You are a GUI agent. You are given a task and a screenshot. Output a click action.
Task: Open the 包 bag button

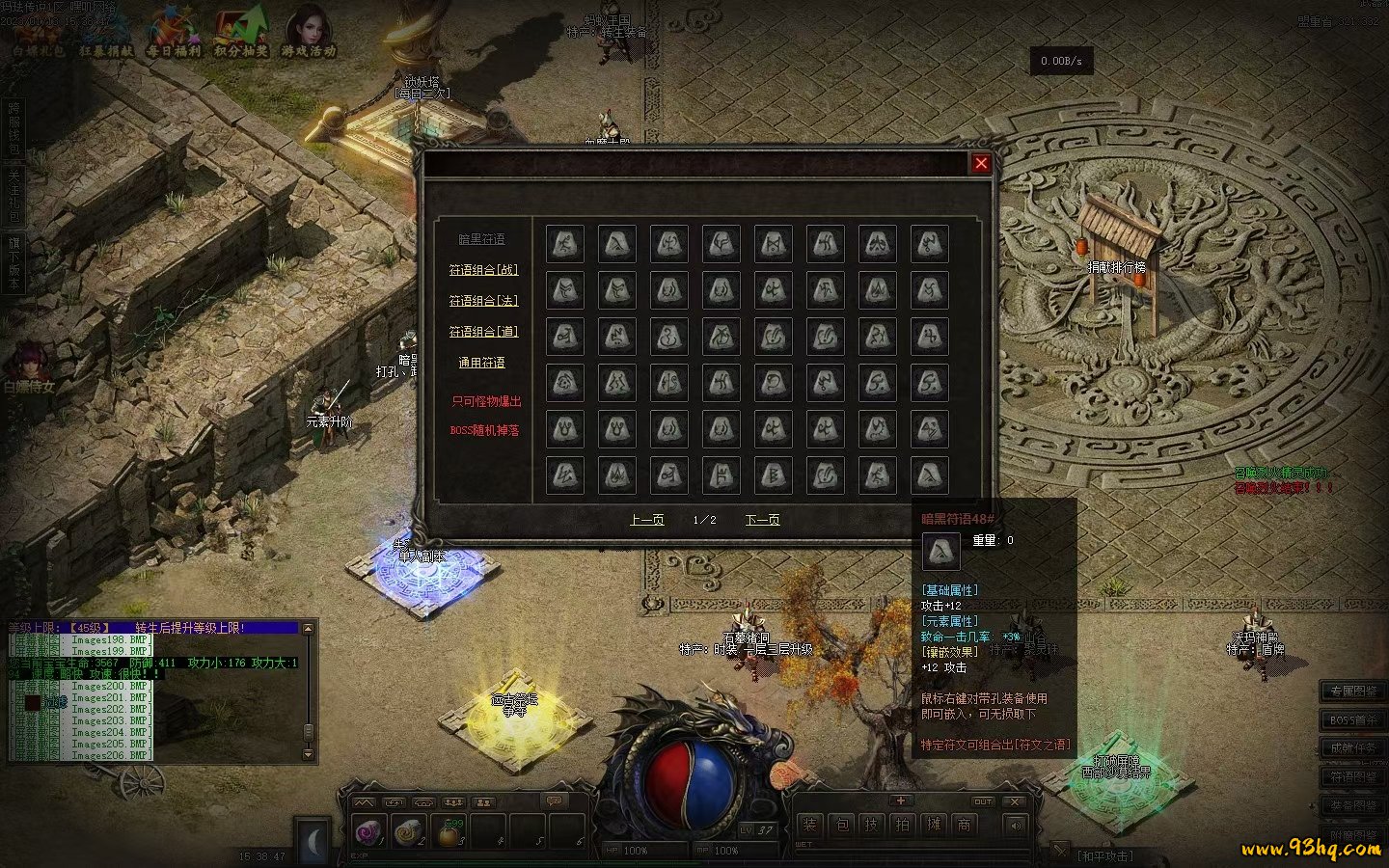(x=841, y=825)
